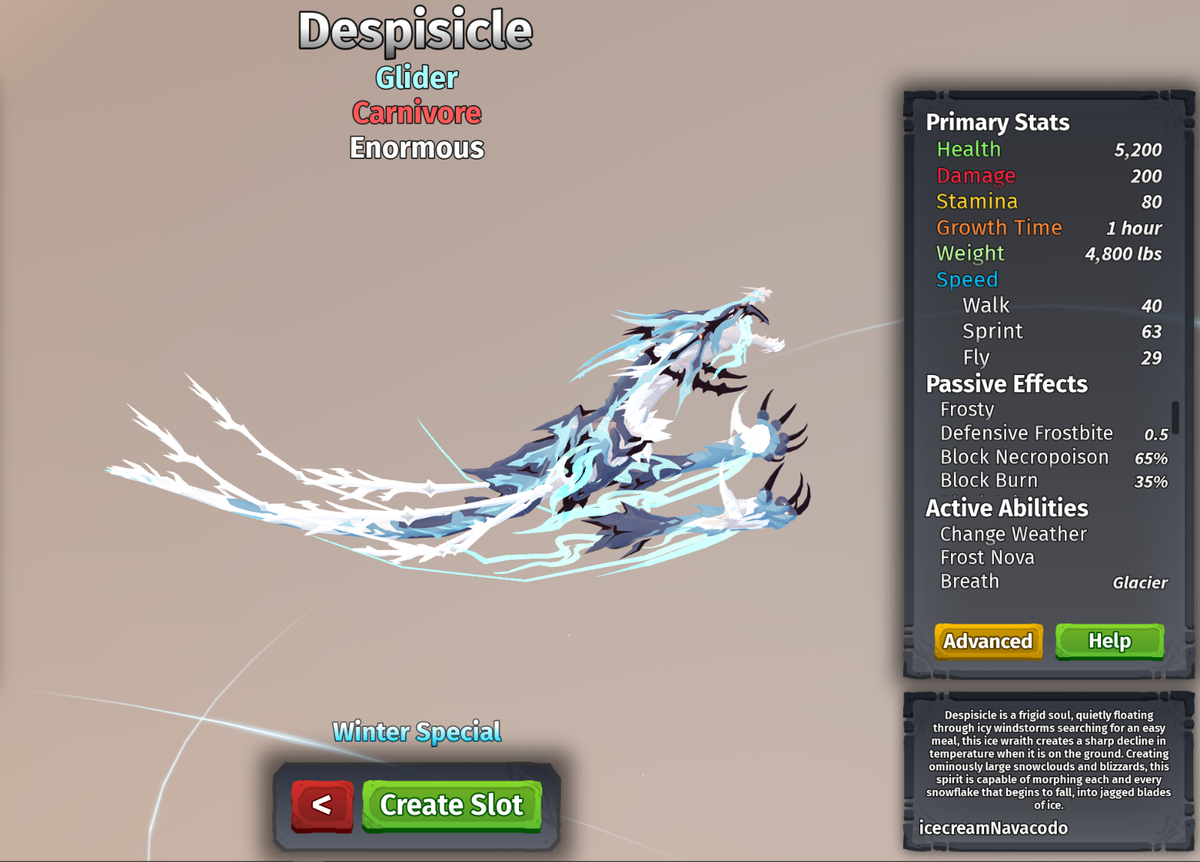Viewport: 1200px width, 862px height.
Task: Click the green Help button
Action: [x=1109, y=641]
